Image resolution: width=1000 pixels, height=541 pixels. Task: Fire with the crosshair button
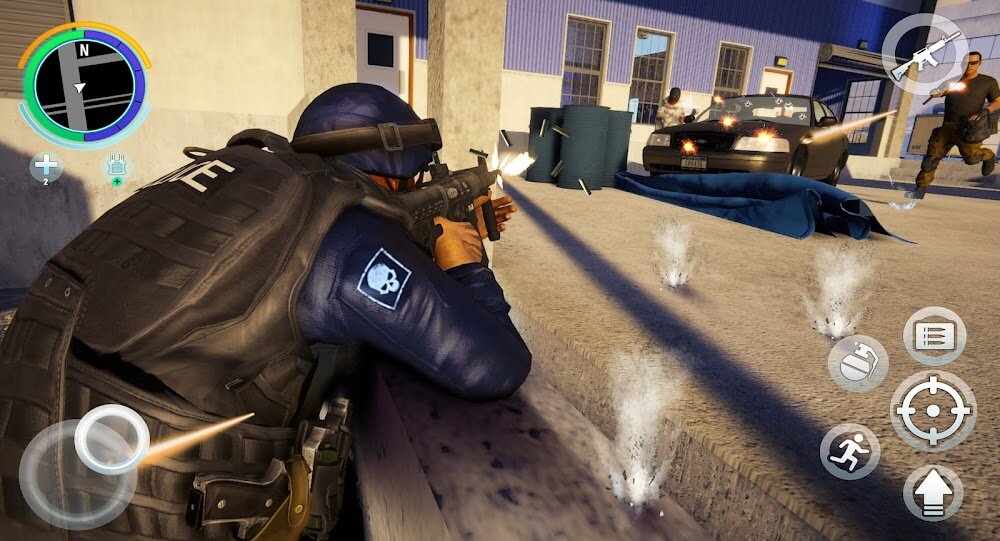point(933,410)
